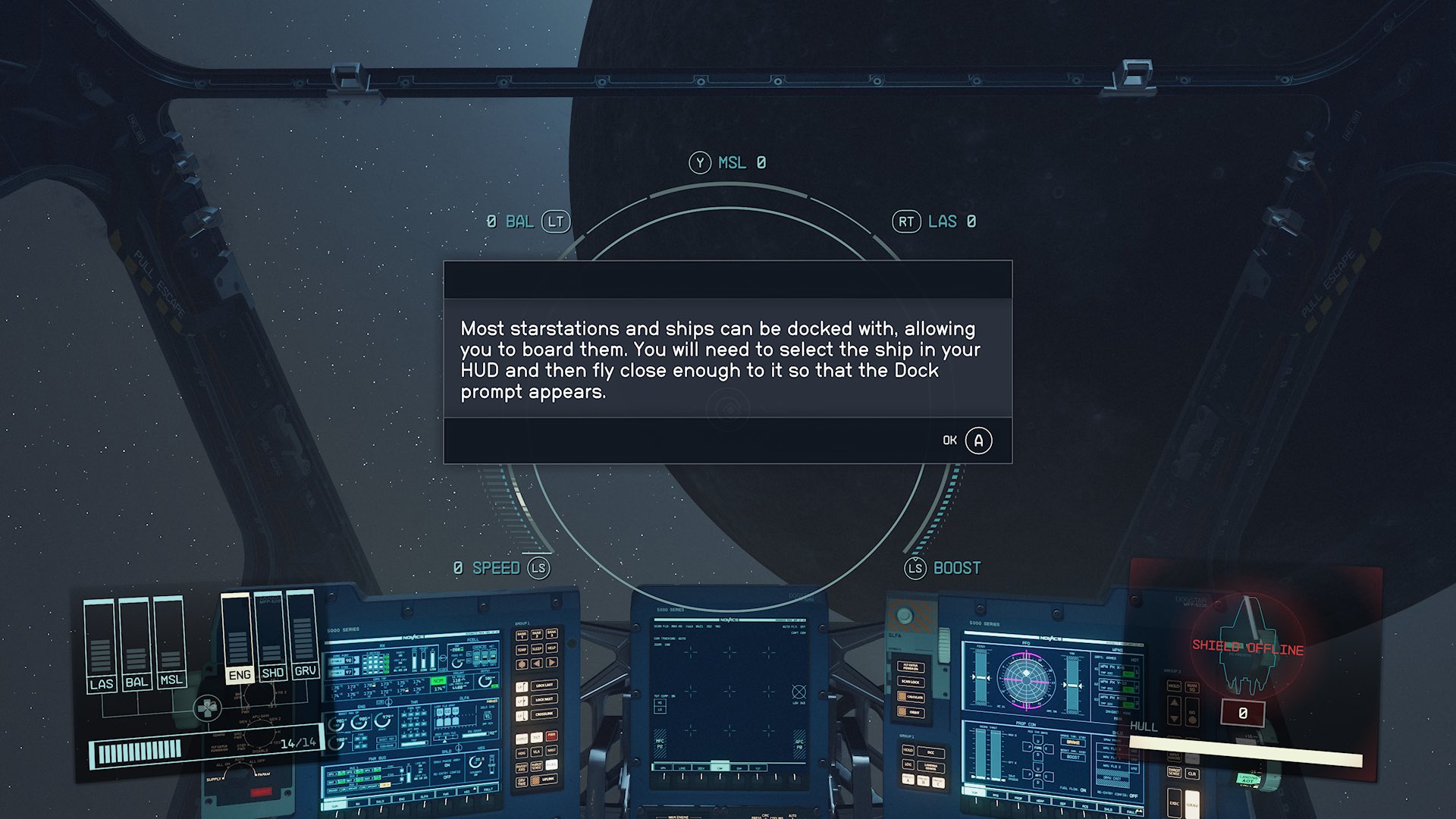Open the PROP tab on the right MFD
The height and width of the screenshot is (819, 1456).
(1018, 798)
